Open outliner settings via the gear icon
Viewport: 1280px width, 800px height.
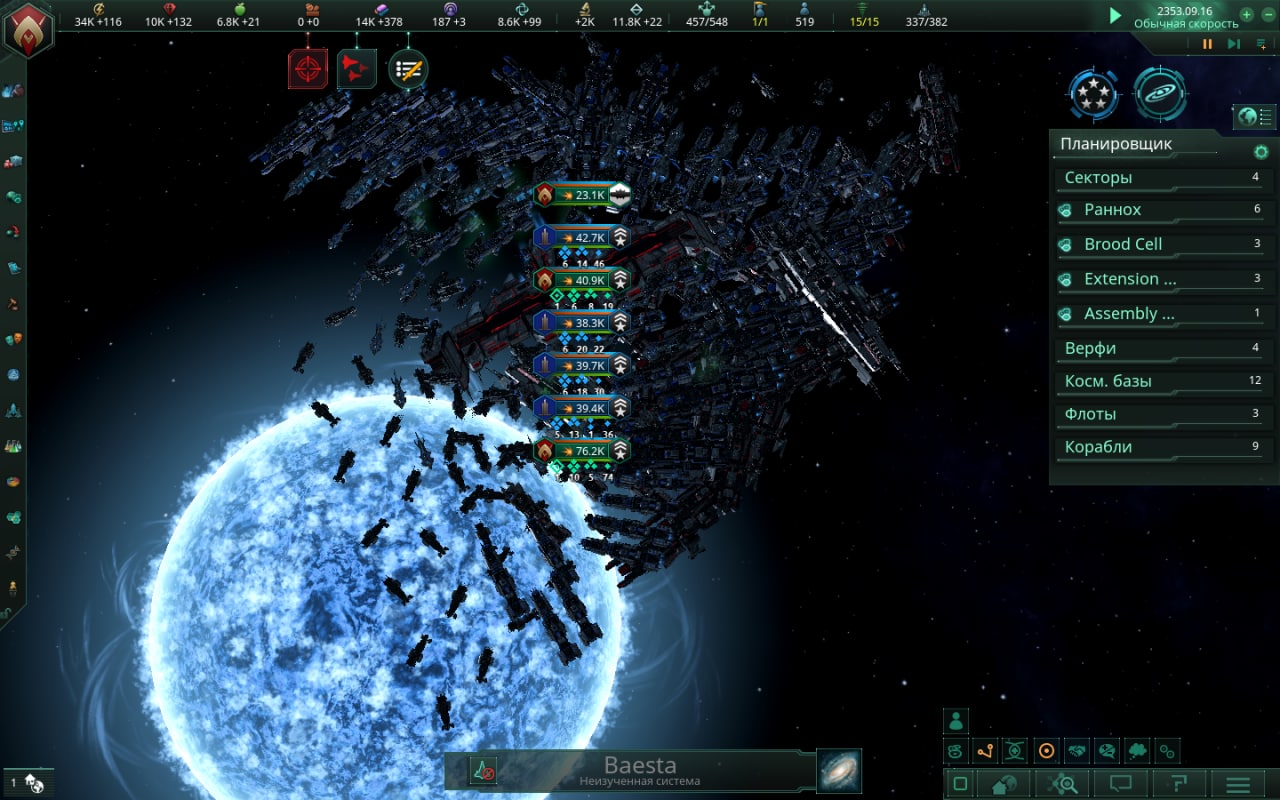click(x=1261, y=152)
